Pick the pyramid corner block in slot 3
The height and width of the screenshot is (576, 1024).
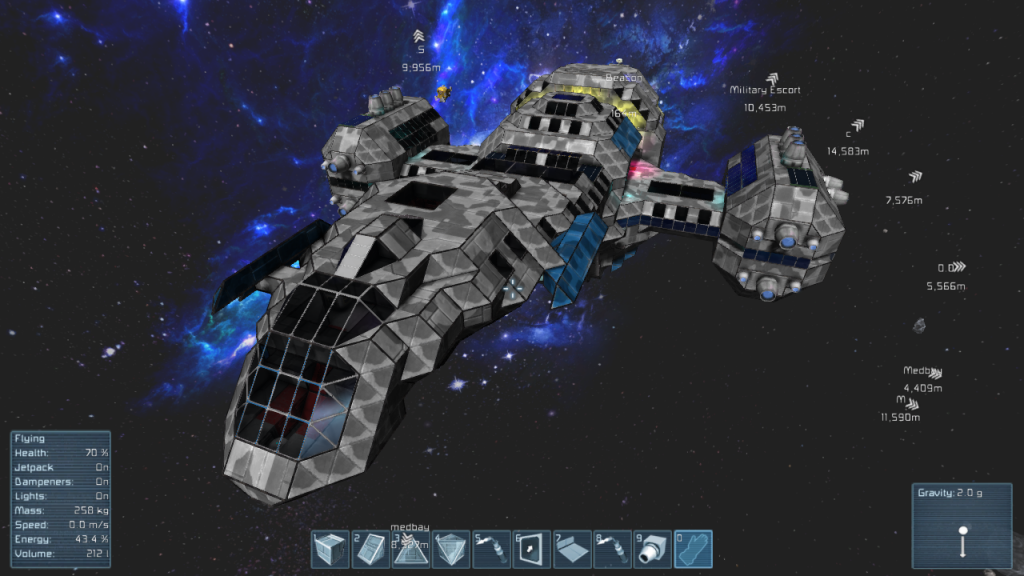pos(410,549)
